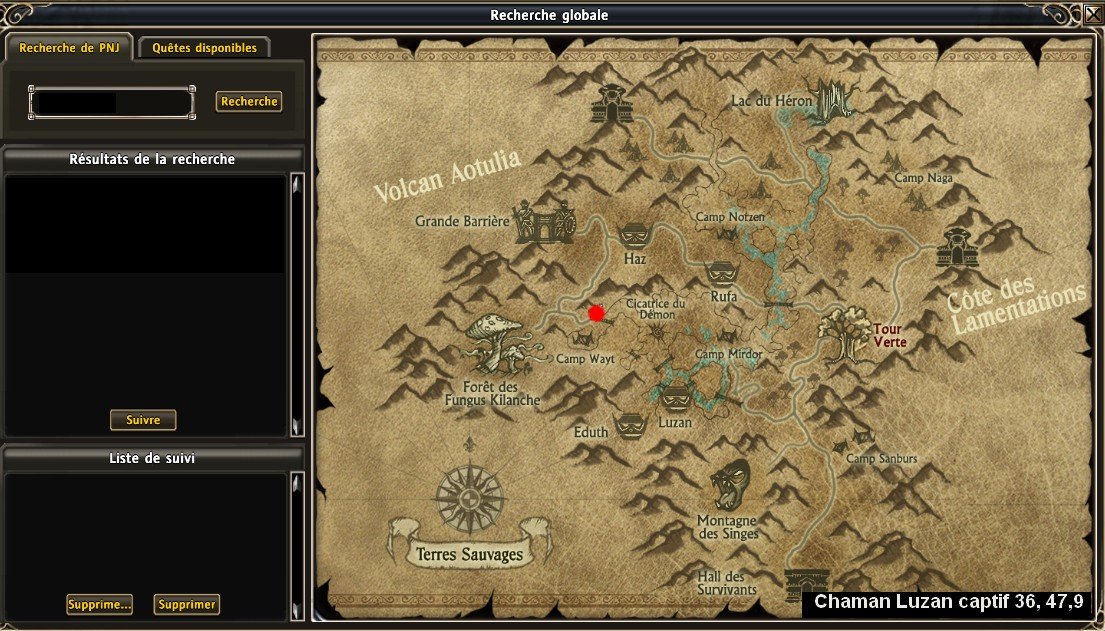Pick the Rufa village icon
1105x631 pixels.
(x=722, y=273)
